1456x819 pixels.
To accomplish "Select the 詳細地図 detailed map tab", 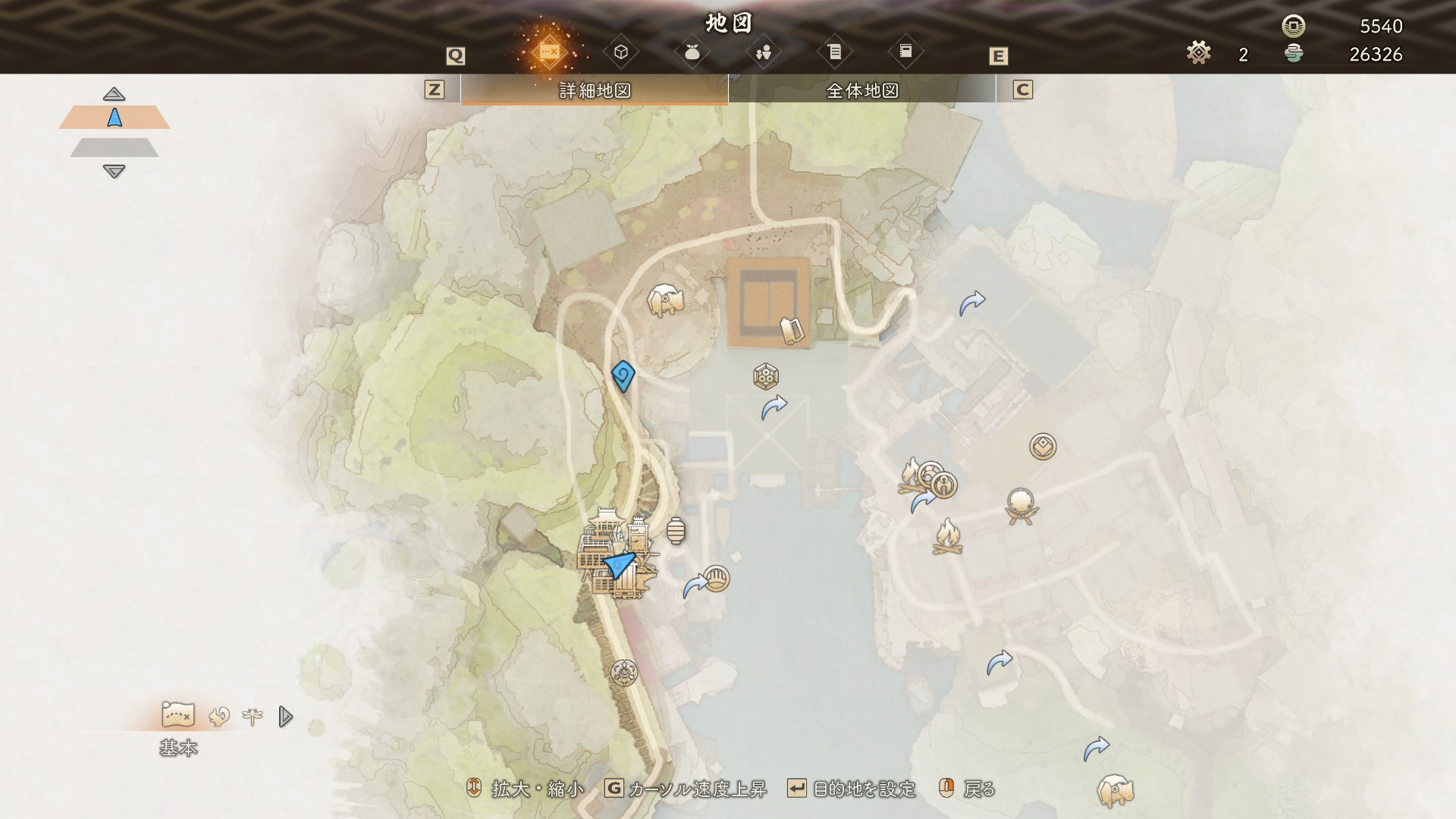I will (595, 91).
